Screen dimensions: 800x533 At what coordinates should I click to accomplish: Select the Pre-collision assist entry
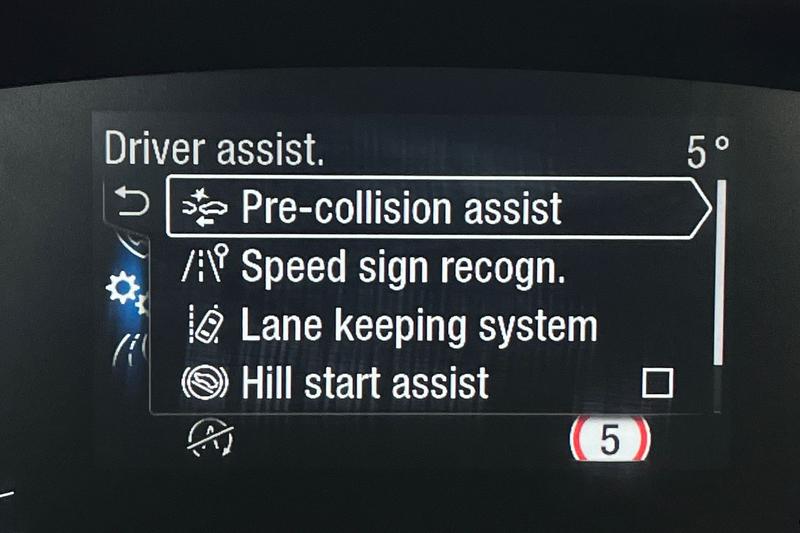(x=400, y=208)
